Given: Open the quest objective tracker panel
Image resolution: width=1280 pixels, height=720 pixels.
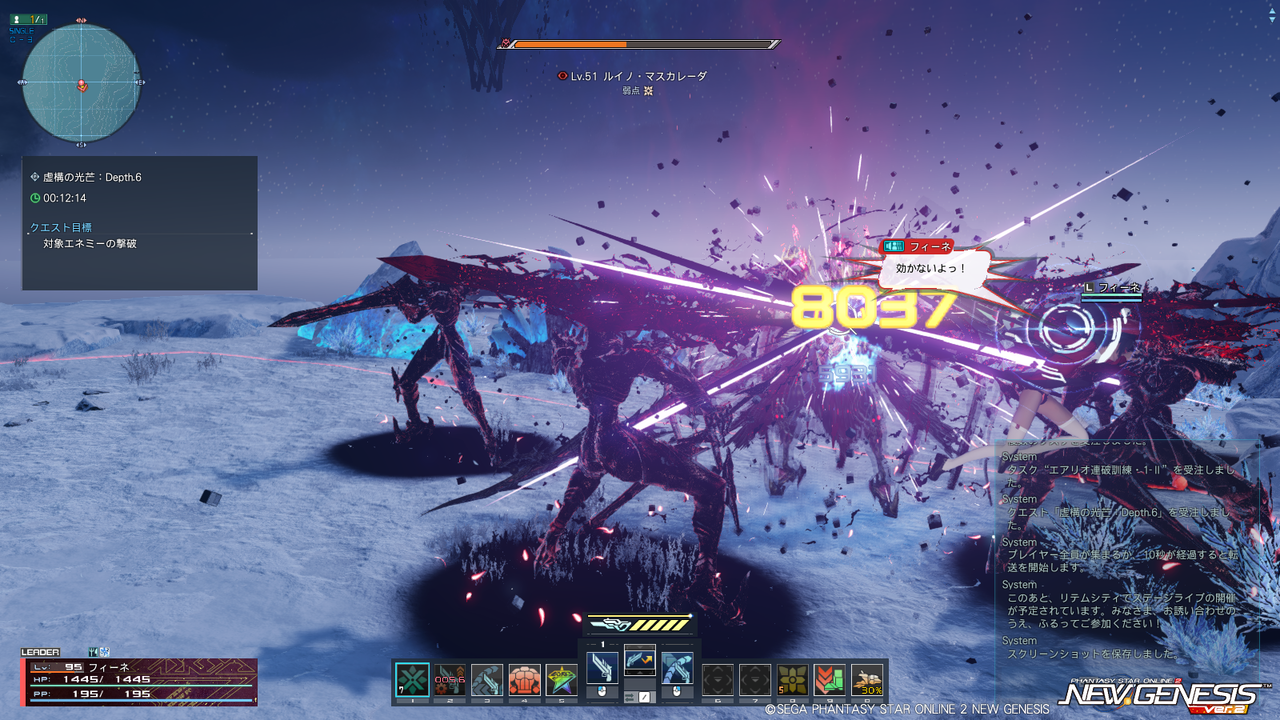Looking at the screenshot, I should click(140, 223).
